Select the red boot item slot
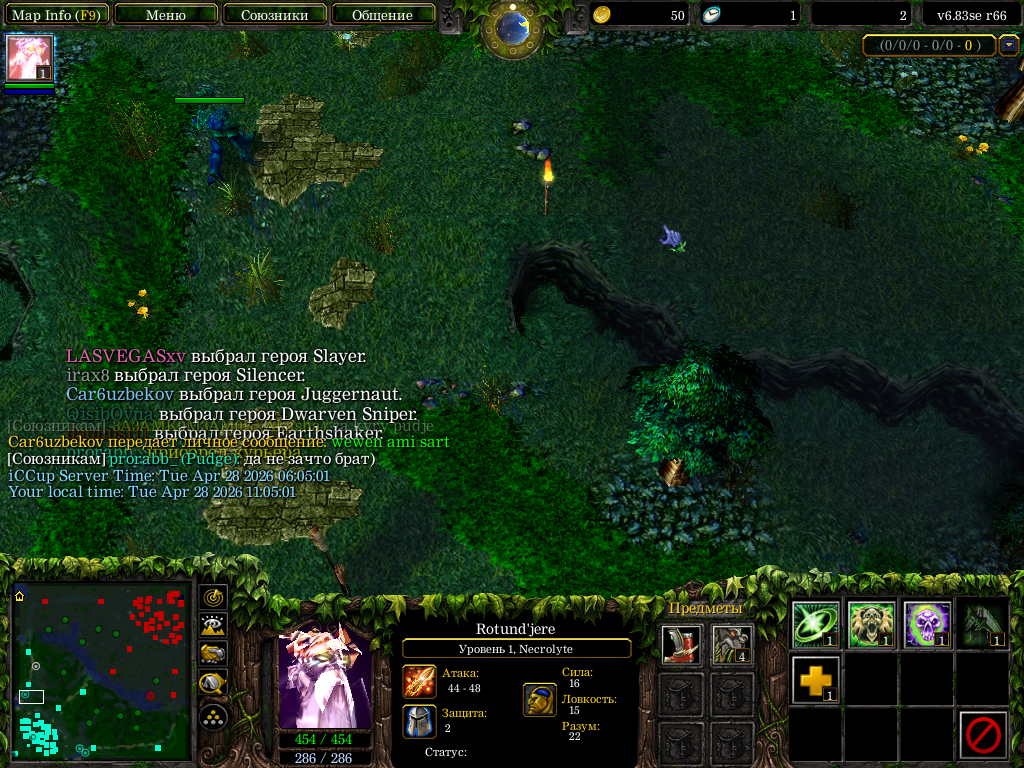This screenshot has height=768, width=1024. click(x=681, y=645)
